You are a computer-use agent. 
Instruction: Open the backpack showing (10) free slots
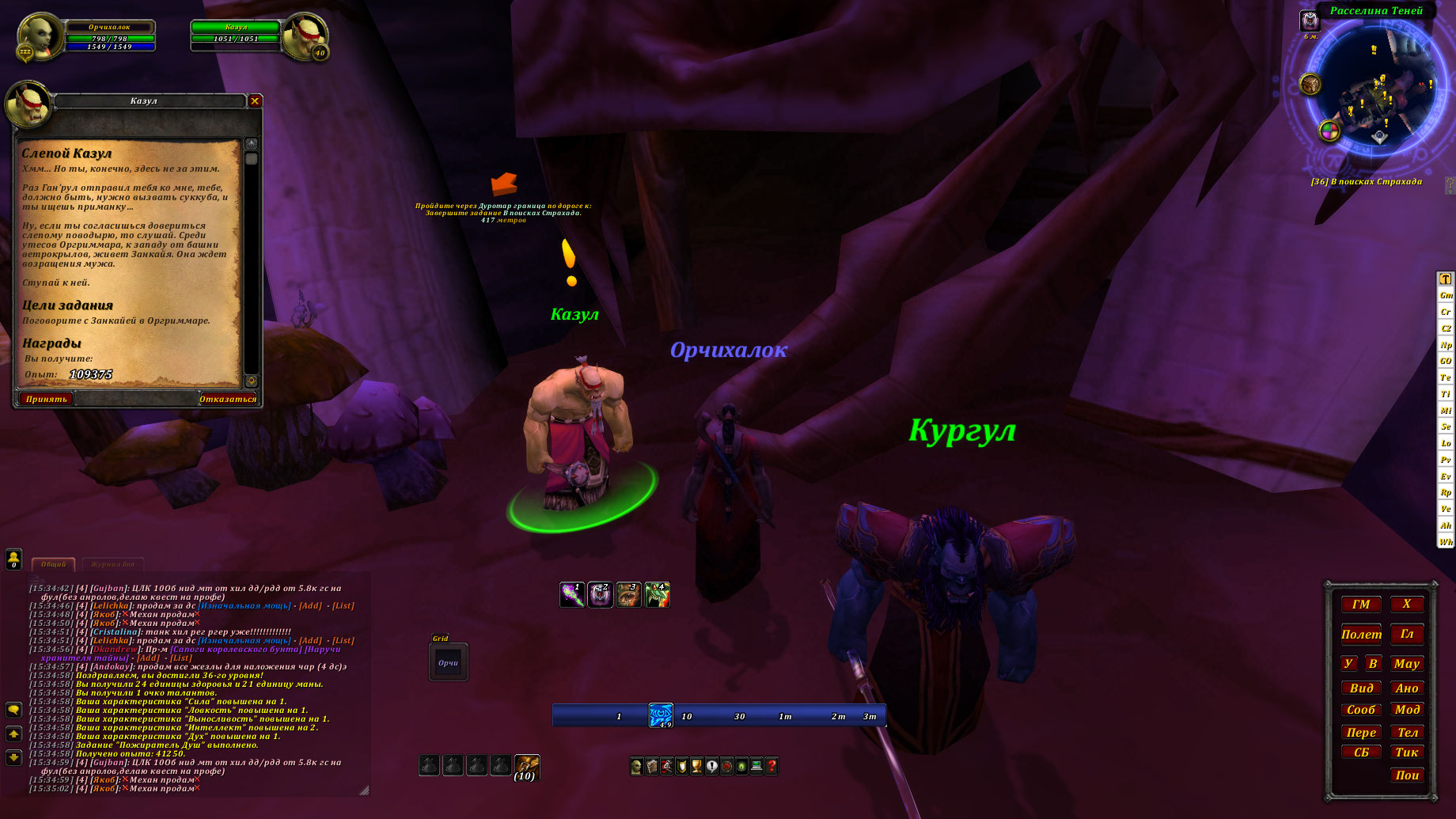pyautogui.click(x=526, y=766)
